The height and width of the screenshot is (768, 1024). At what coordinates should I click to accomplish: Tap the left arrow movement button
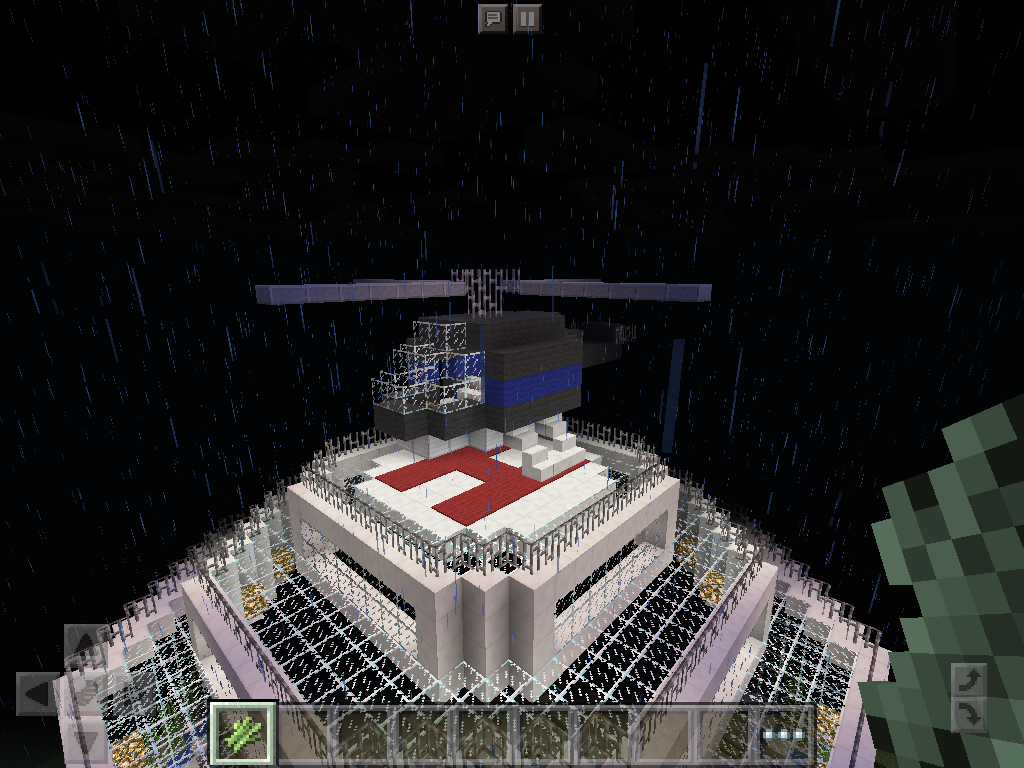pos(38,693)
